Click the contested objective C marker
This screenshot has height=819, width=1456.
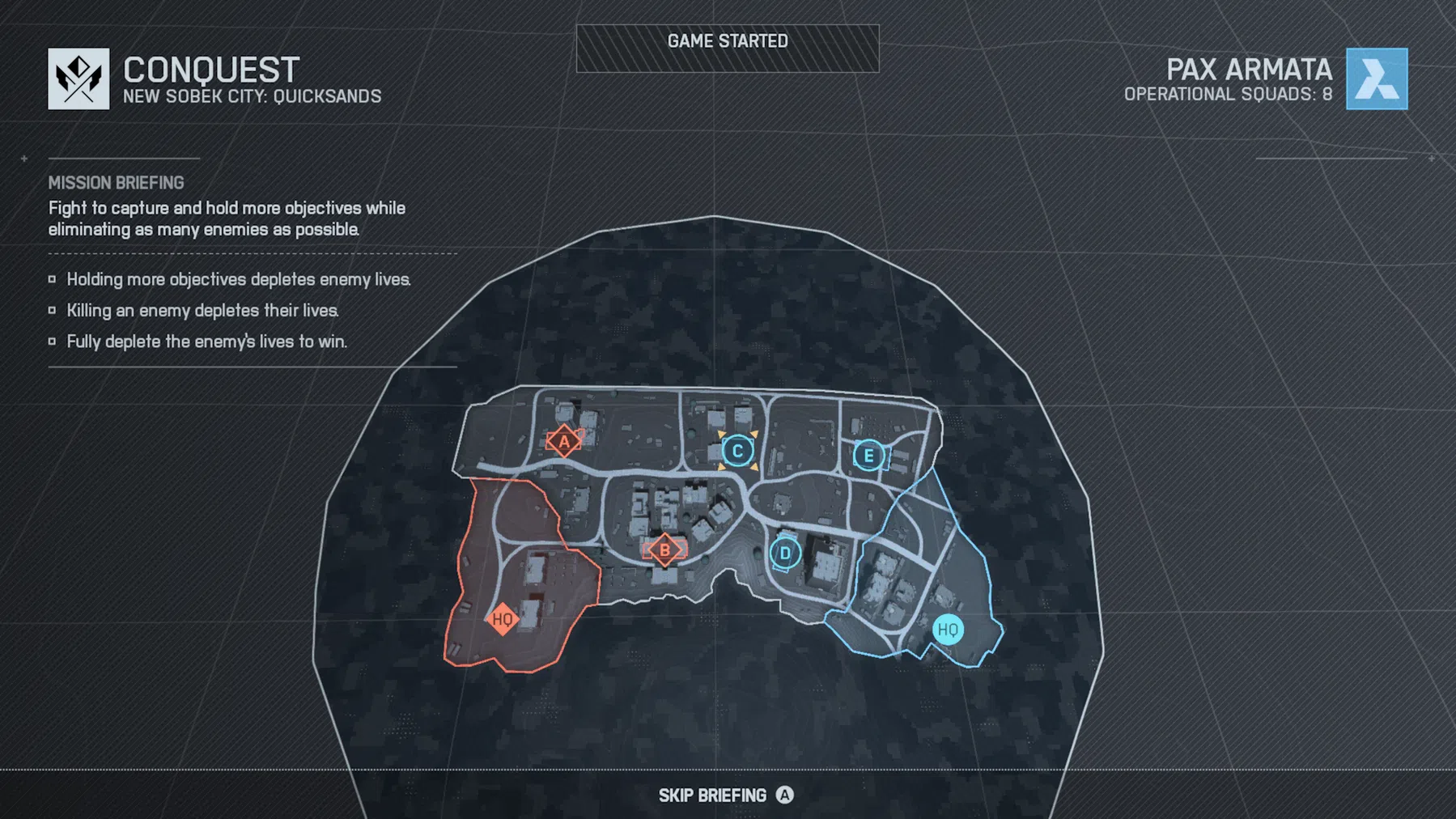coord(737,451)
